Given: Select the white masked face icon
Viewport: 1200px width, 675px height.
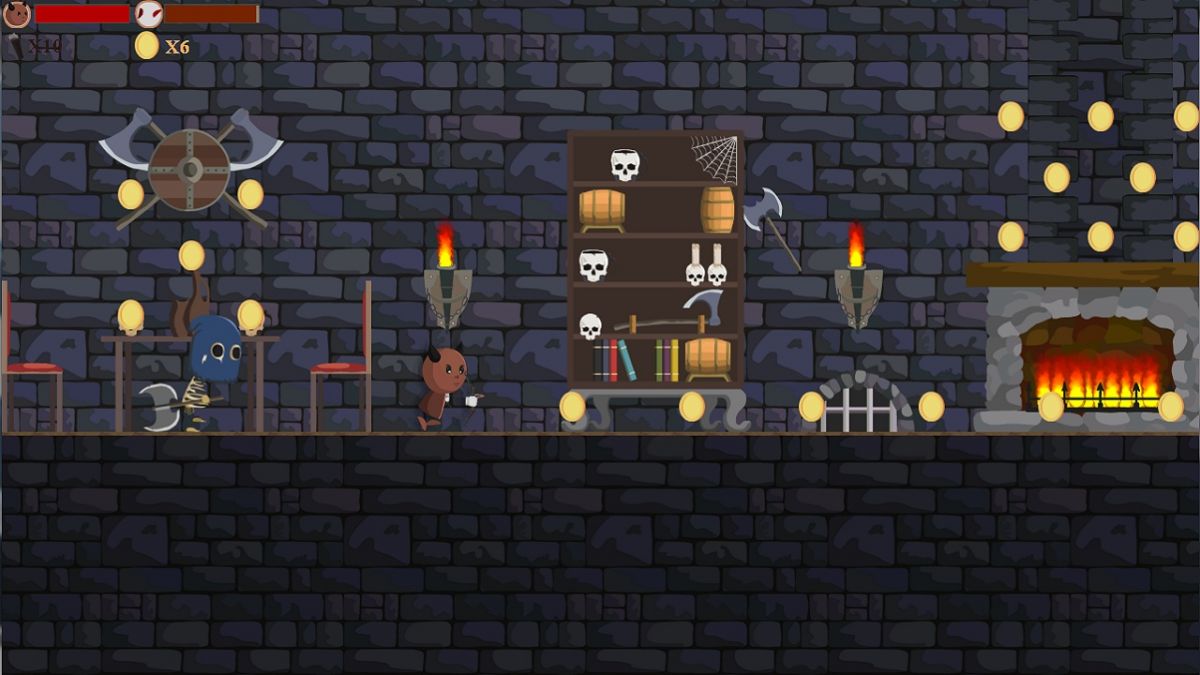Looking at the screenshot, I should (x=148, y=14).
